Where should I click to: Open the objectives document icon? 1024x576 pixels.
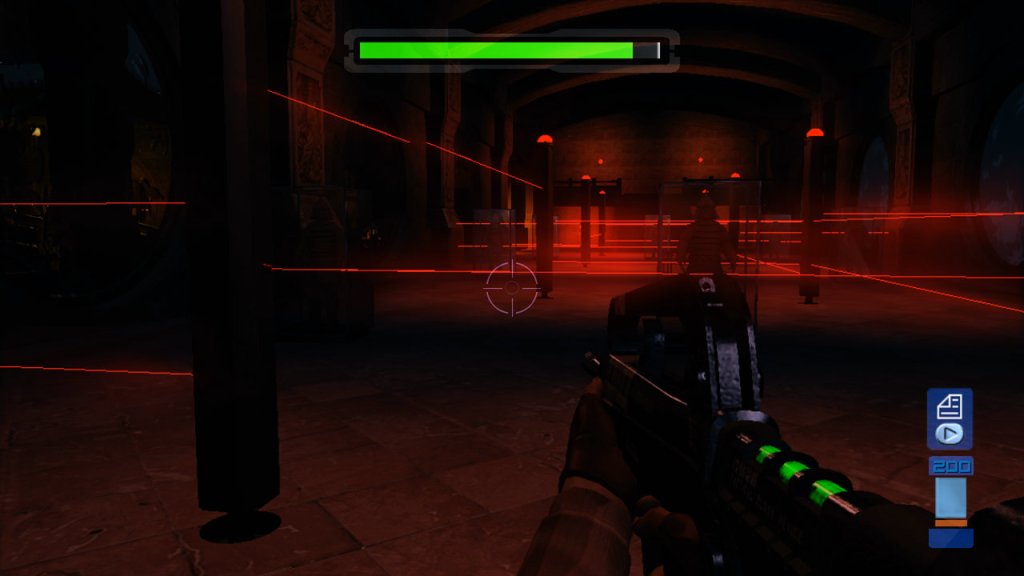(949, 405)
